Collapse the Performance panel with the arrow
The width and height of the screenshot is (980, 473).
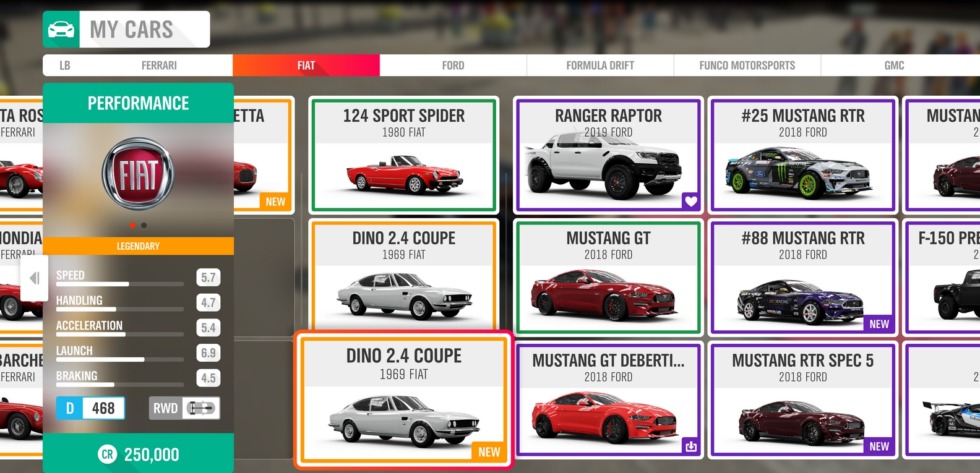[34, 278]
